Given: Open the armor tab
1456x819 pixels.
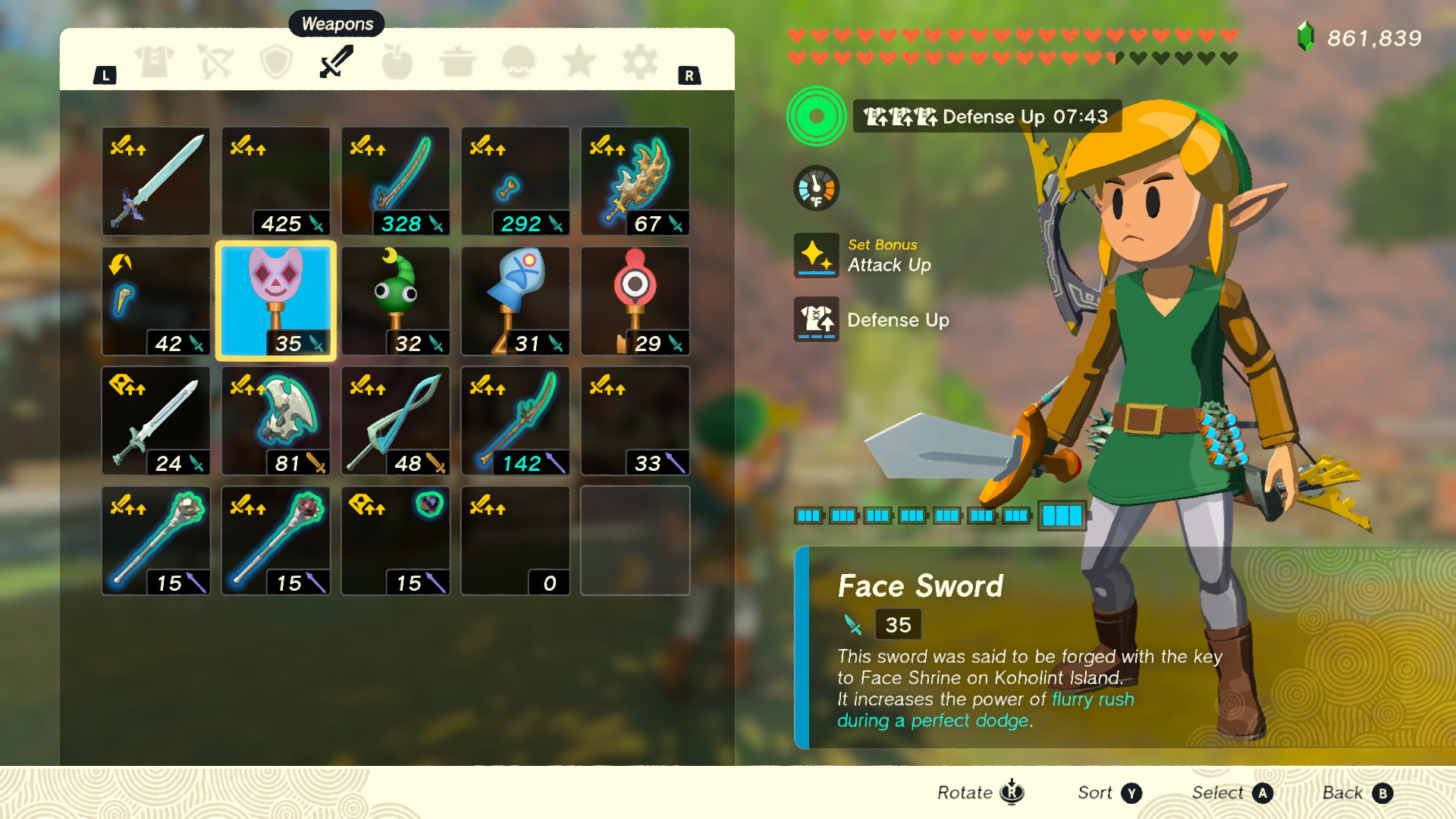Looking at the screenshot, I should [154, 62].
